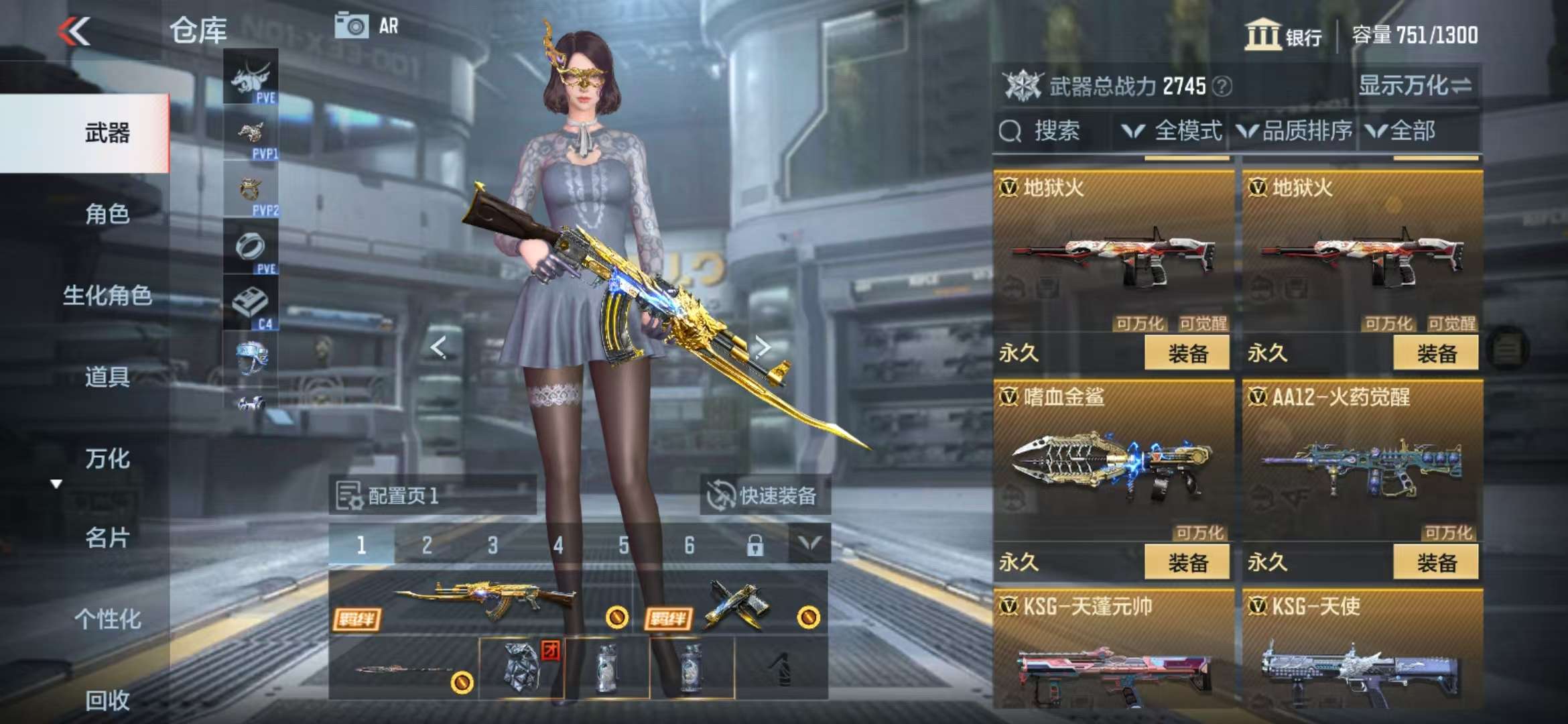Toggle the 显示万化 display switch
The width and height of the screenshot is (1568, 724).
[x=1414, y=86]
